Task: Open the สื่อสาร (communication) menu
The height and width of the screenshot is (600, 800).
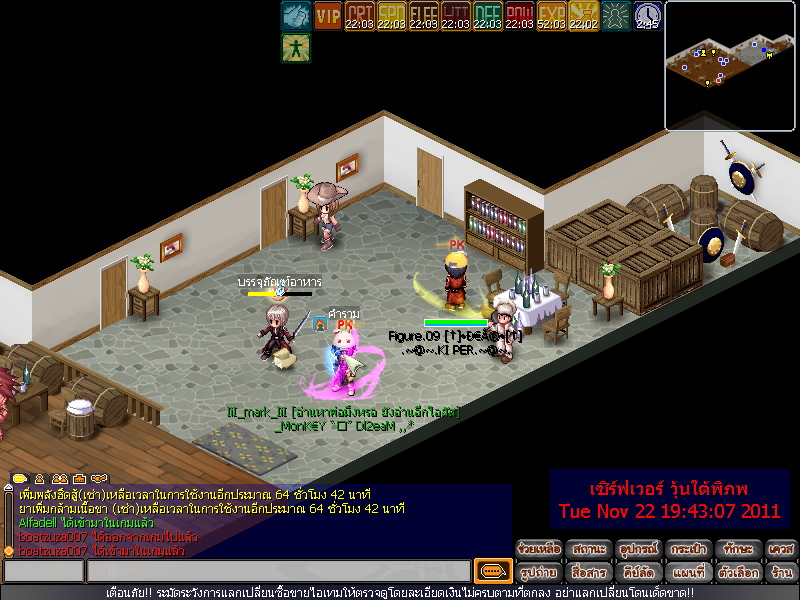Action: [588, 572]
